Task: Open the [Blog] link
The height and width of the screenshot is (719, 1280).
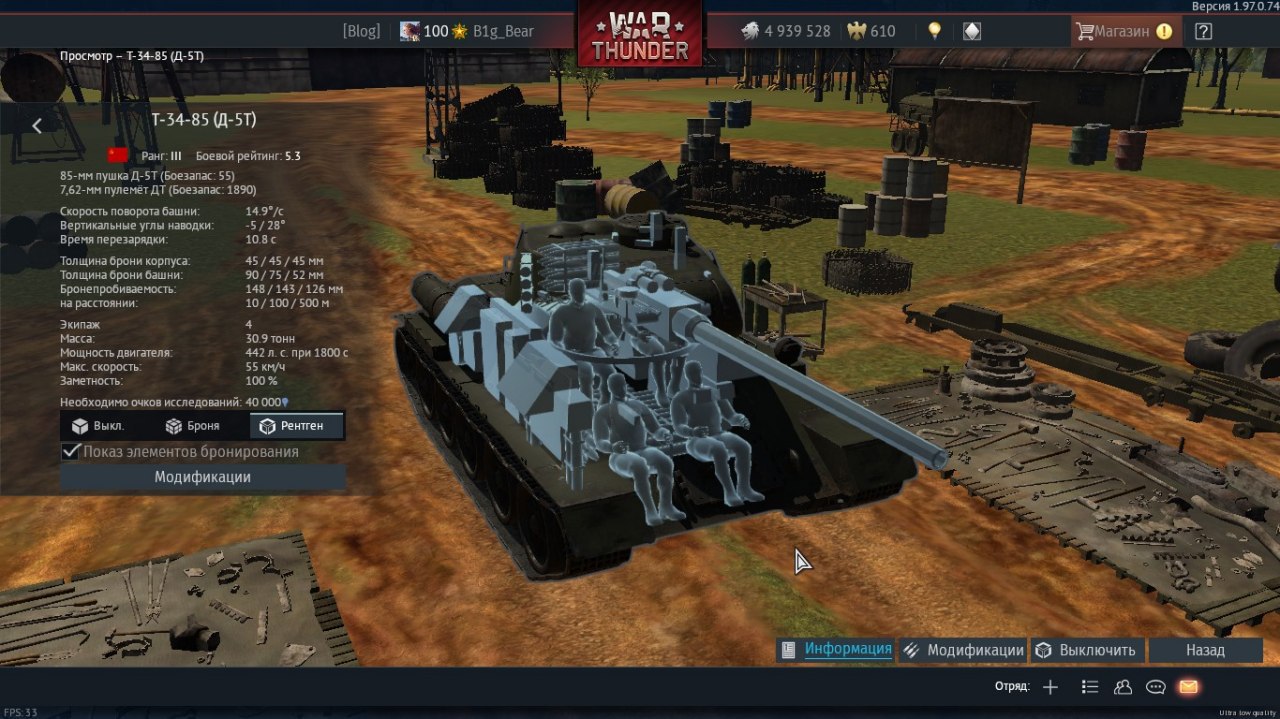Action: [361, 31]
